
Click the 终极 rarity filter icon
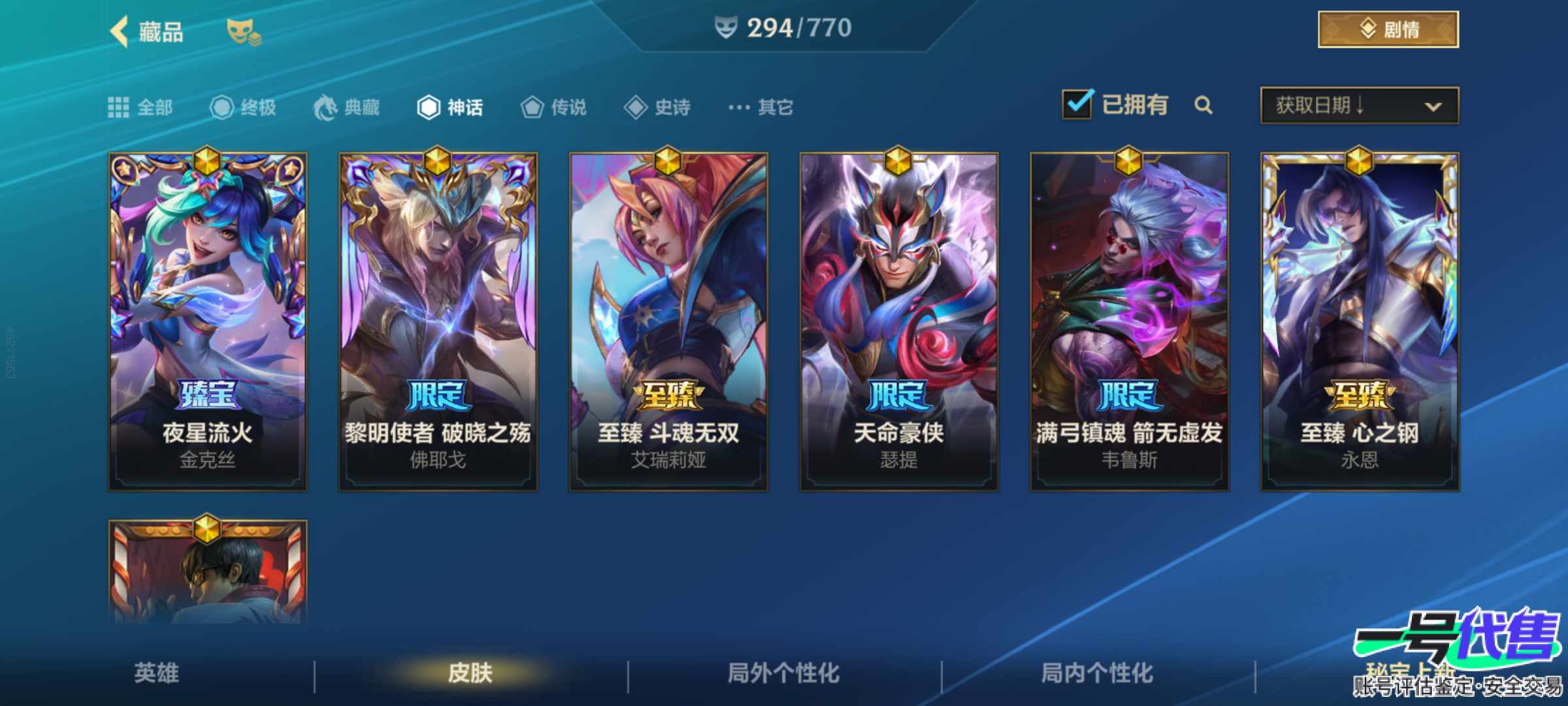(x=223, y=108)
